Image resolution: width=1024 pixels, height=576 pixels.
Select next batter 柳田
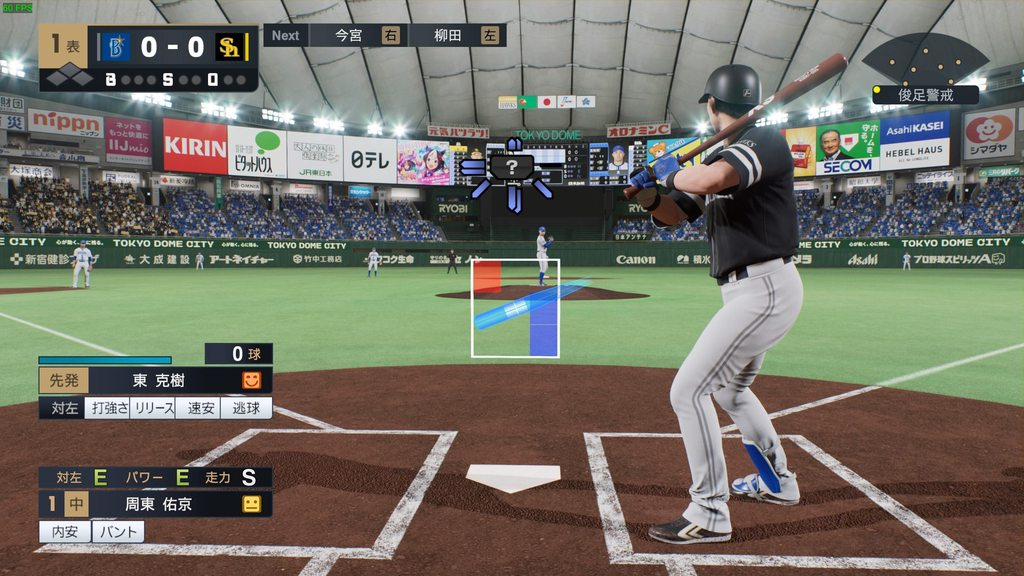[x=447, y=35]
